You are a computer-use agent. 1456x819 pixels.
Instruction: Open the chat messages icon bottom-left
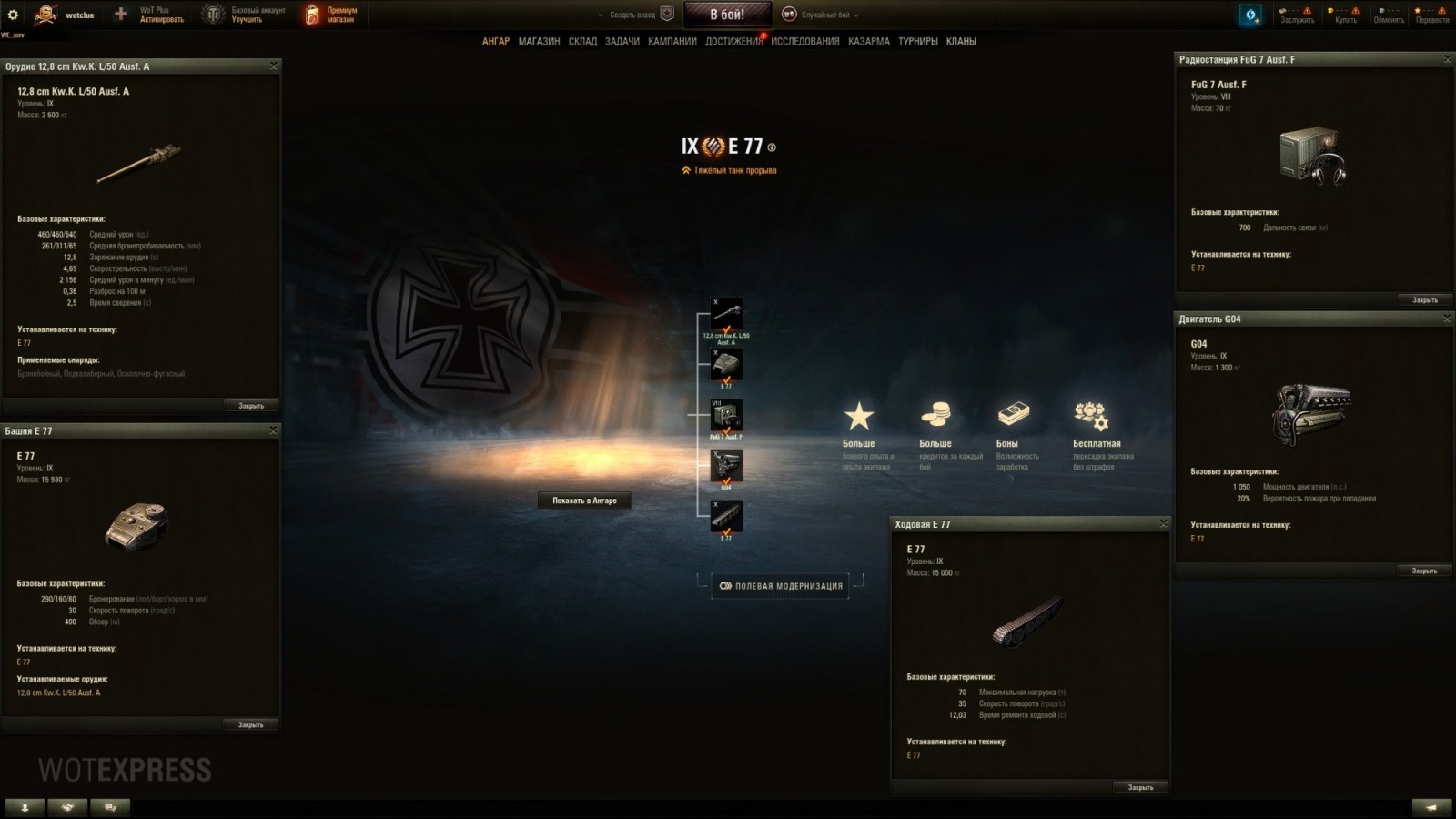tap(109, 806)
